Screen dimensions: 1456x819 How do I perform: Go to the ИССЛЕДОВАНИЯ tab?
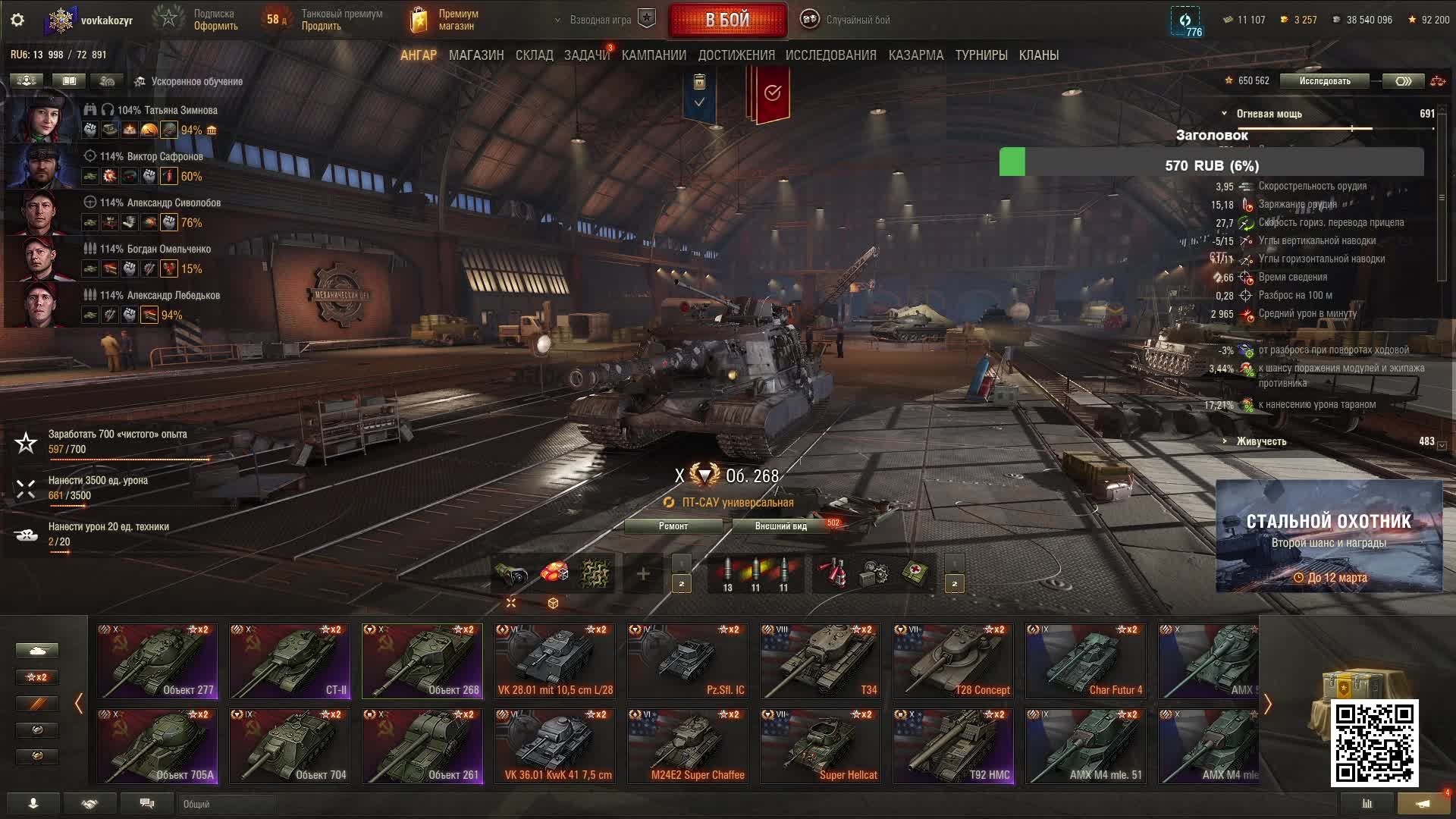tap(830, 55)
